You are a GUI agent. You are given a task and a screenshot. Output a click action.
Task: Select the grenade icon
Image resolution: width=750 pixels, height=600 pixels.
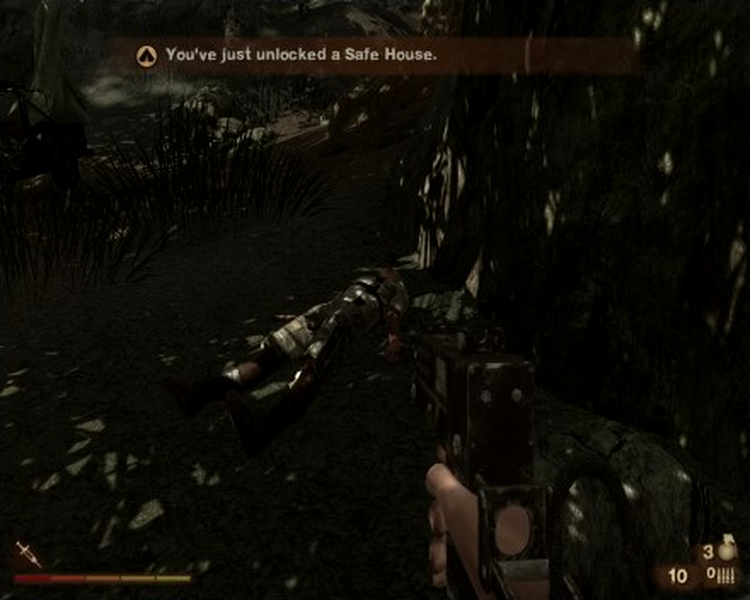point(725,550)
